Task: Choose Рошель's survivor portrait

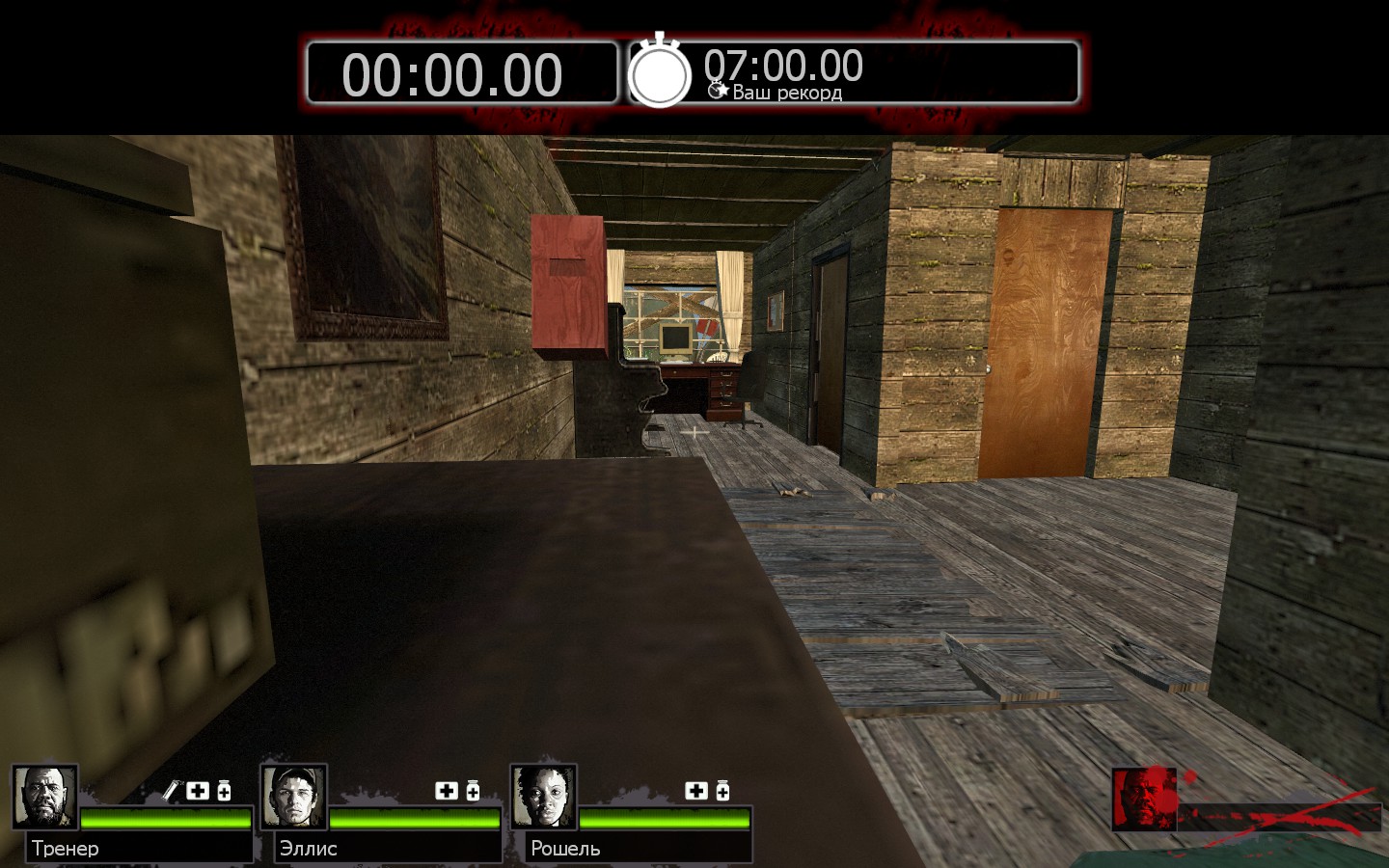Action: [x=543, y=797]
